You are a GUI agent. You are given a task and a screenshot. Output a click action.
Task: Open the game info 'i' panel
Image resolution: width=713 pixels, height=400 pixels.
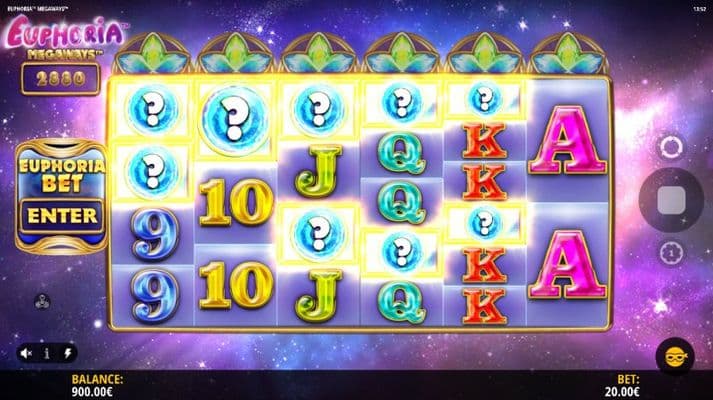tap(46, 353)
